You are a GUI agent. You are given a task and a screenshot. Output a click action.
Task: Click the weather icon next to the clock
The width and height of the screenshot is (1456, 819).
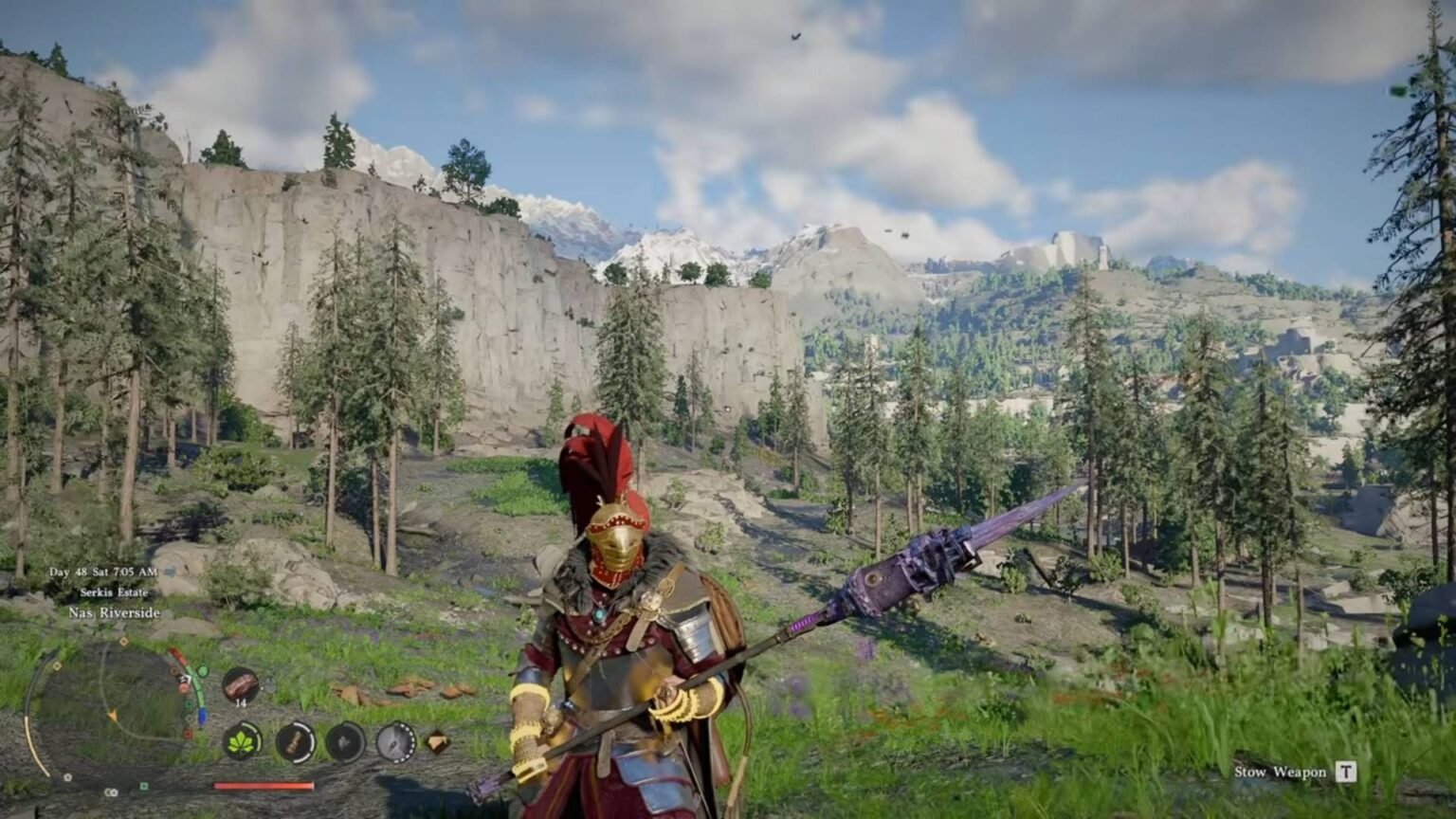pyautogui.click(x=170, y=570)
